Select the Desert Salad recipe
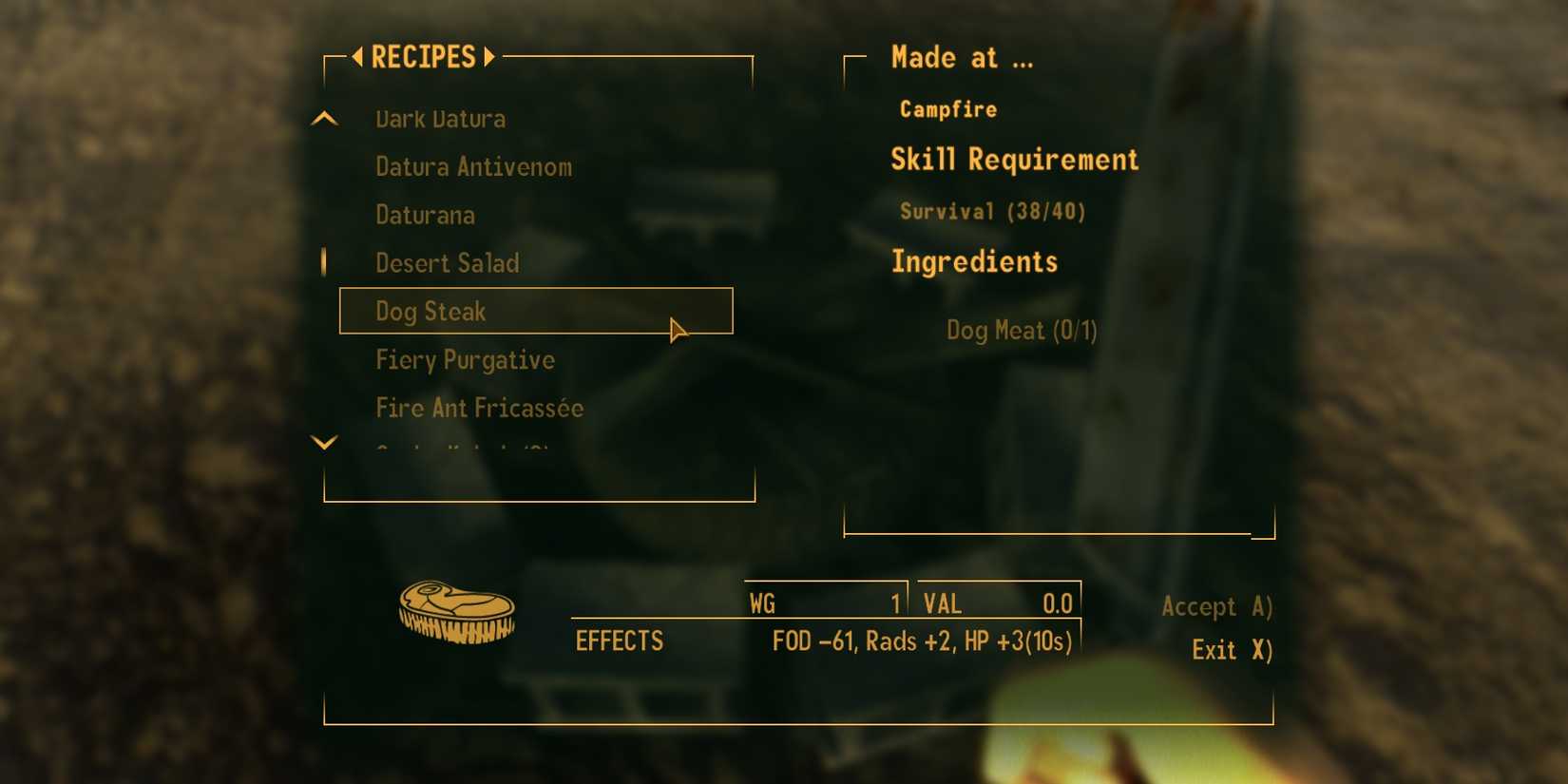The width and height of the screenshot is (1568, 784). [x=447, y=263]
